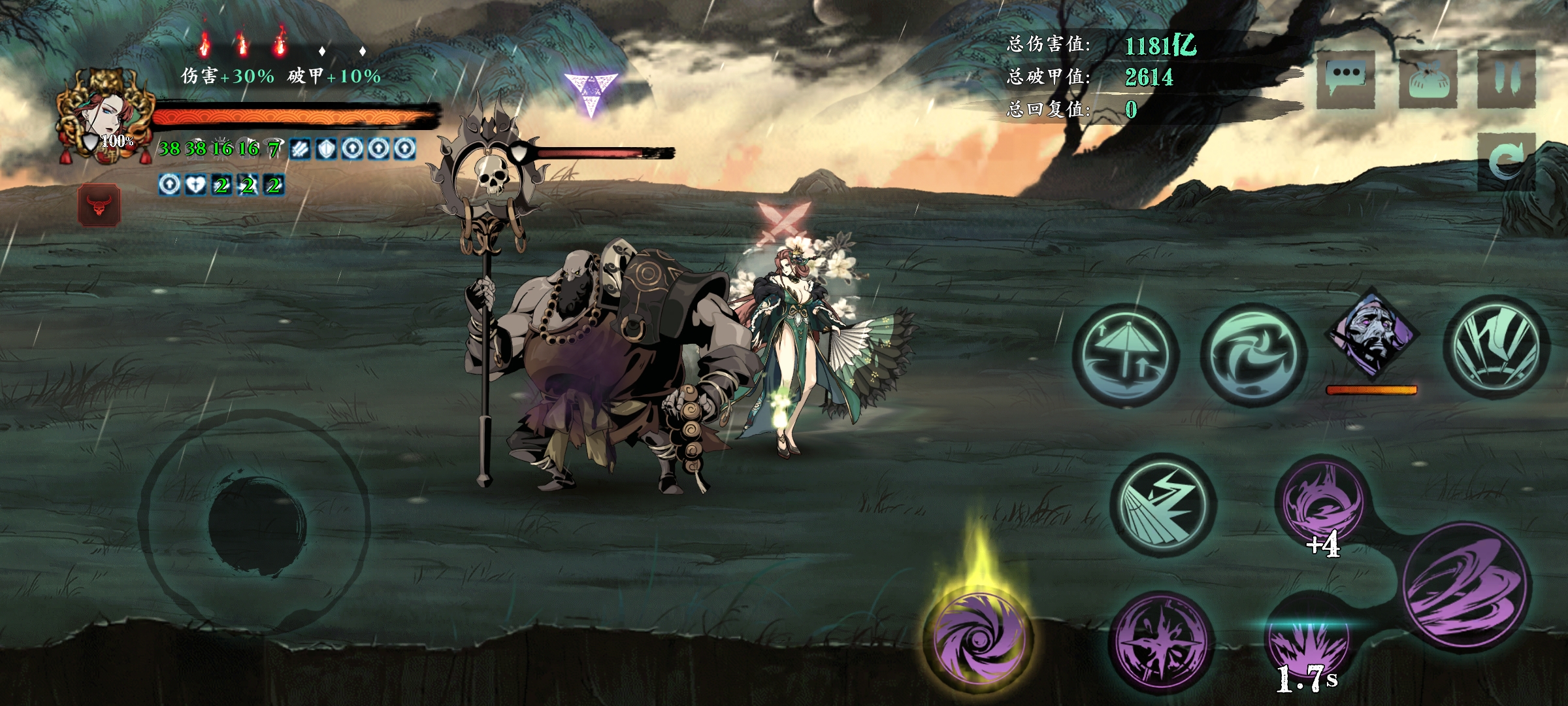Screen dimensions: 1568x706
Task: Activate the umbrella skill with upward arrows
Action: [x=1125, y=356]
